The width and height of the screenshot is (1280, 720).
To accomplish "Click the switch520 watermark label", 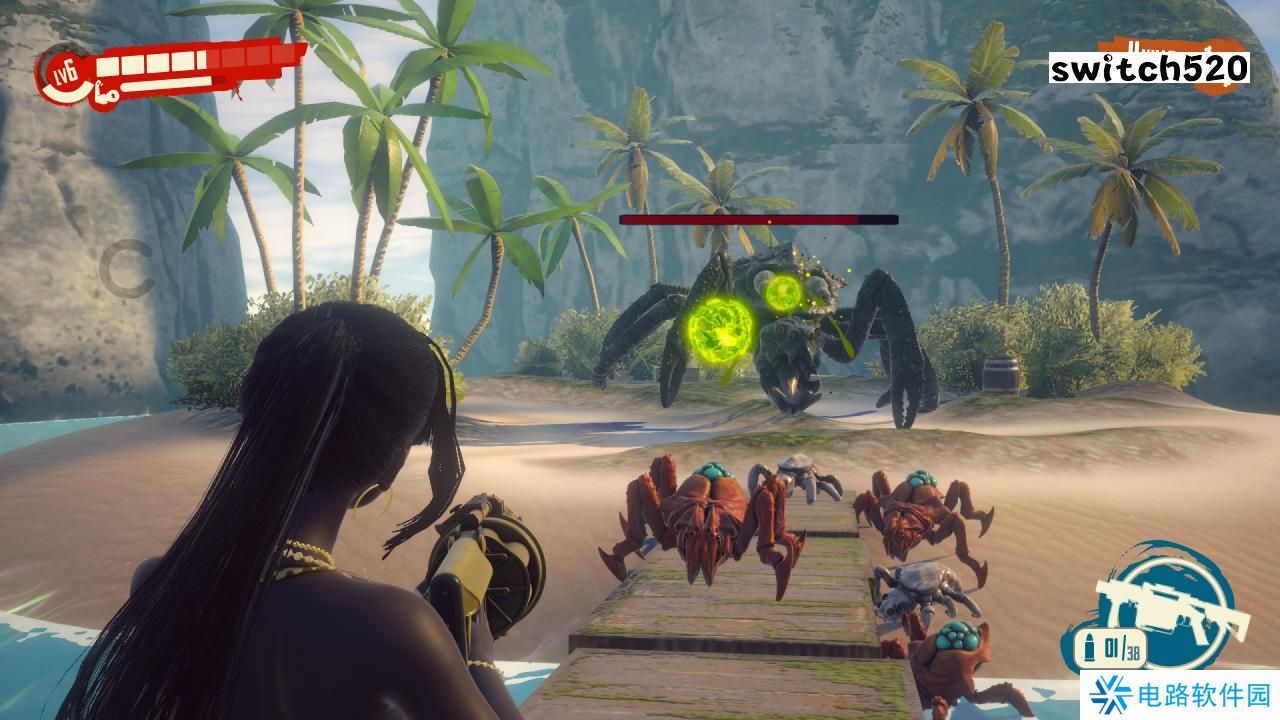I will tap(1149, 68).
